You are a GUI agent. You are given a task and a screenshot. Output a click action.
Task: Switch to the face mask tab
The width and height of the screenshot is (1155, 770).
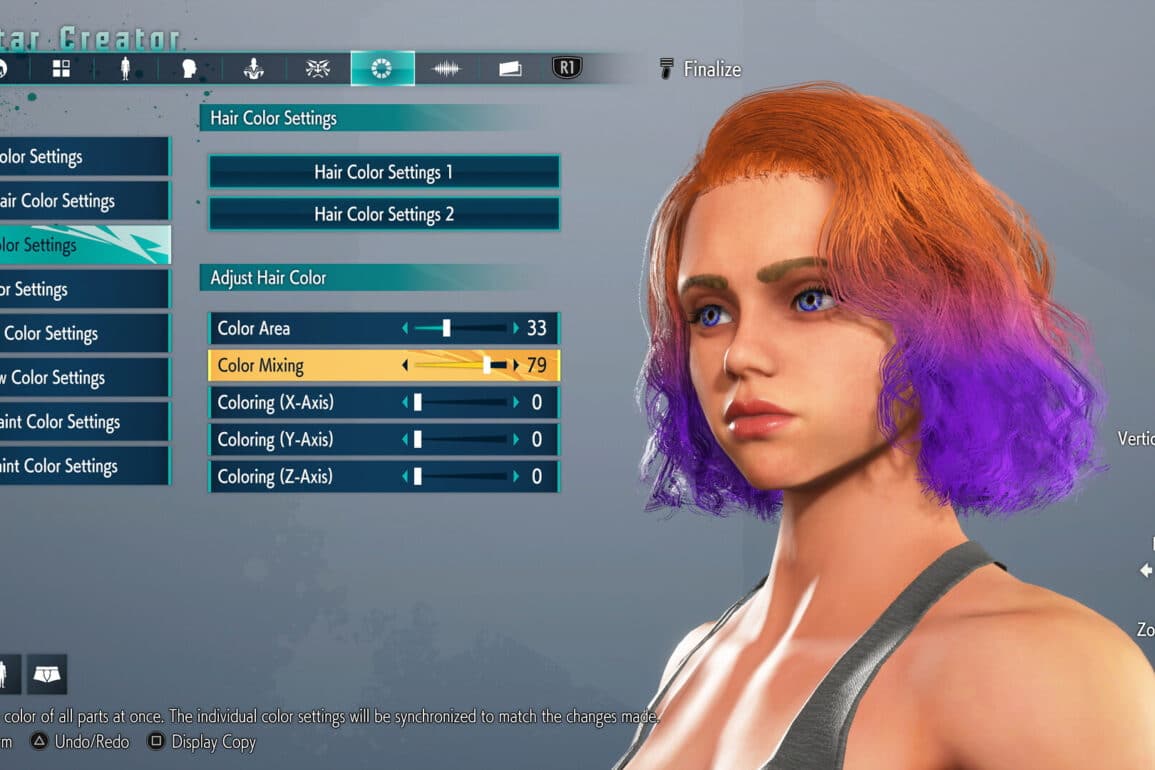(318, 68)
